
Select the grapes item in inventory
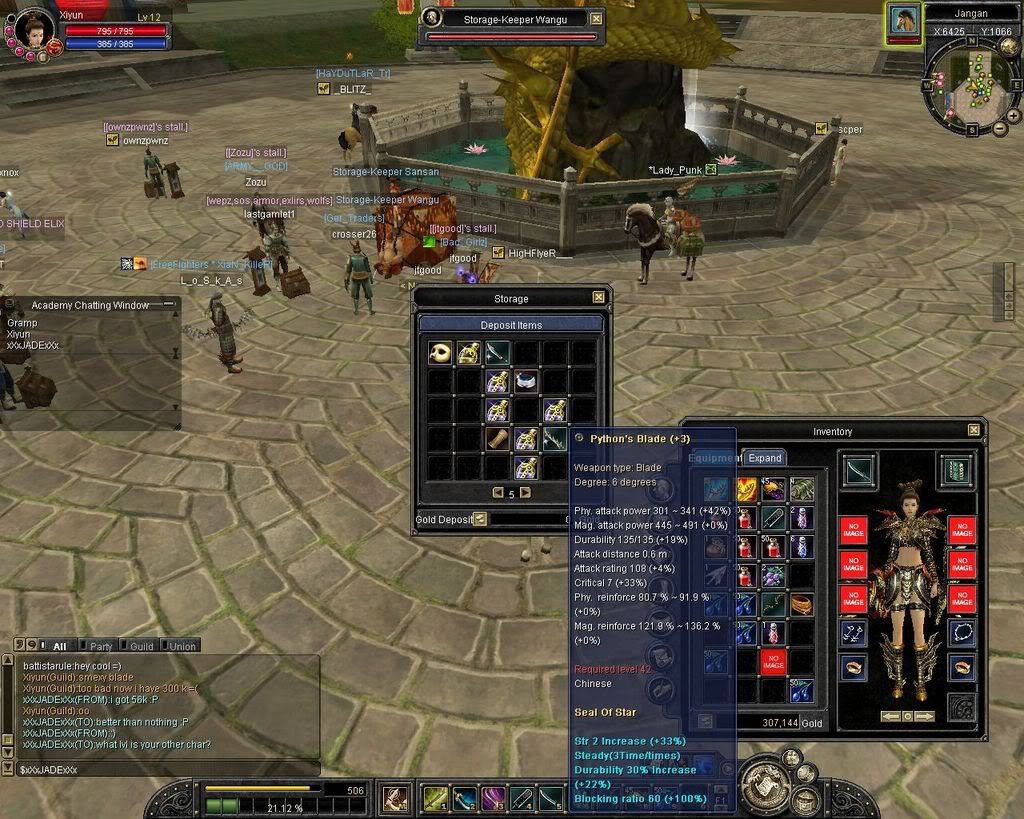click(774, 576)
